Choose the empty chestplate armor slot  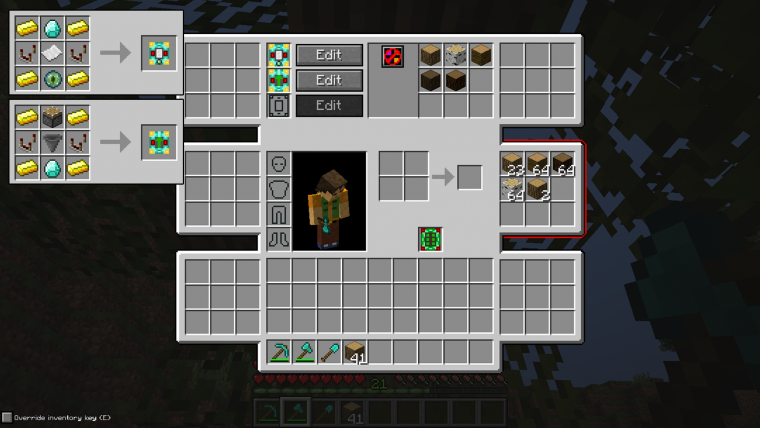pyautogui.click(x=279, y=189)
